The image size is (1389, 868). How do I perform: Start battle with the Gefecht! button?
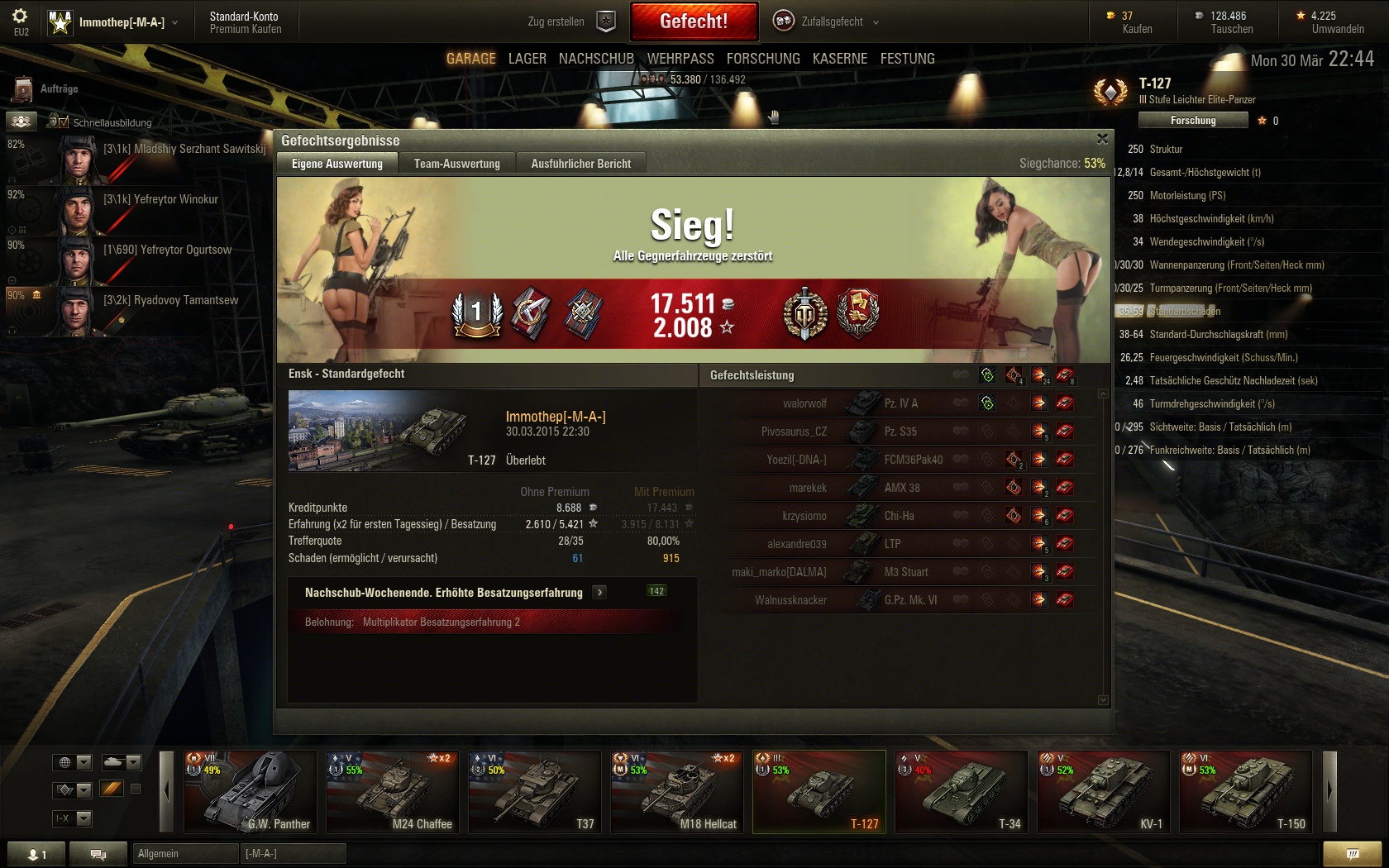click(694, 21)
